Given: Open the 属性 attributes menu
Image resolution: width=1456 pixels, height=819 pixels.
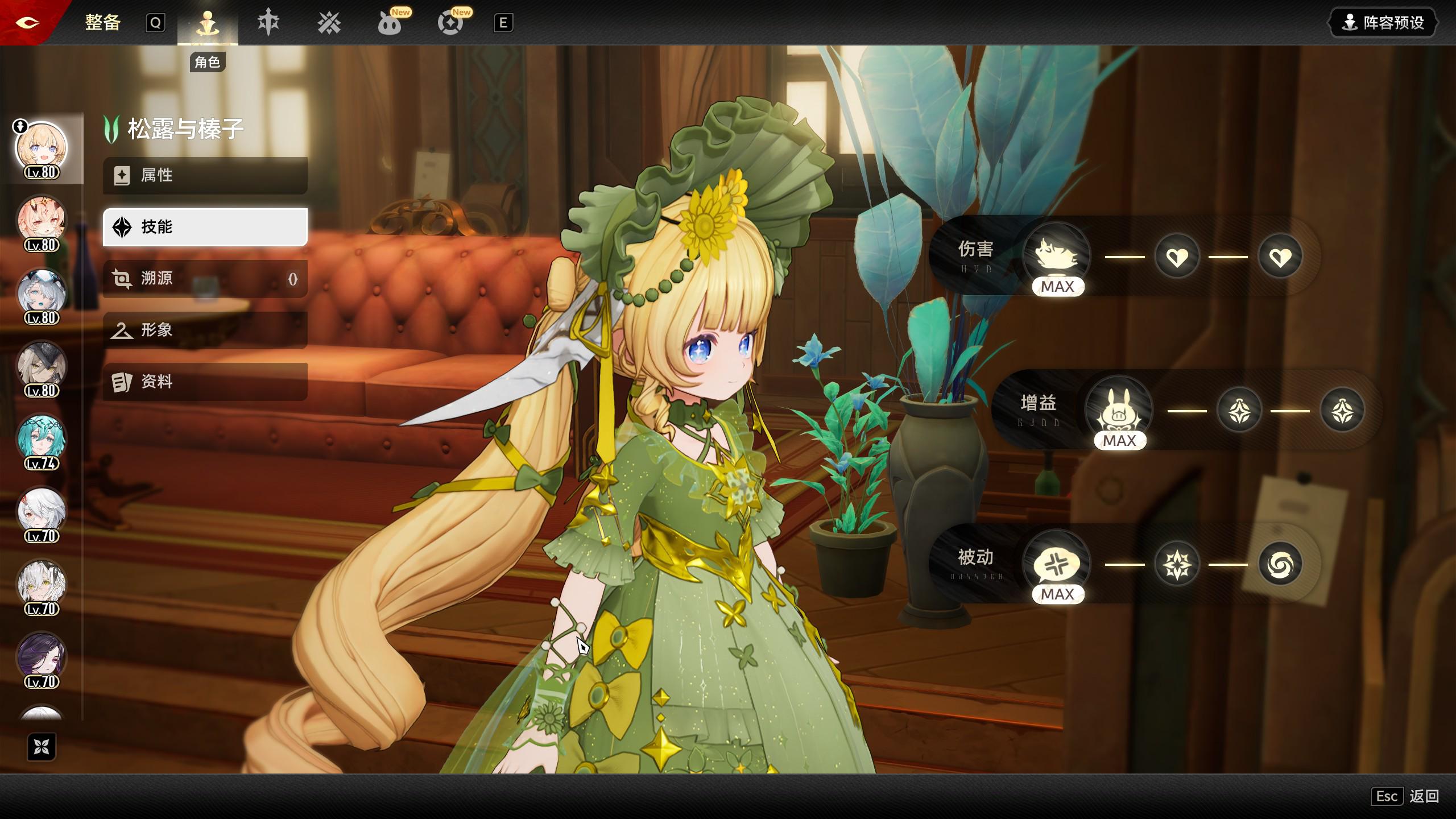Looking at the screenshot, I should [205, 175].
